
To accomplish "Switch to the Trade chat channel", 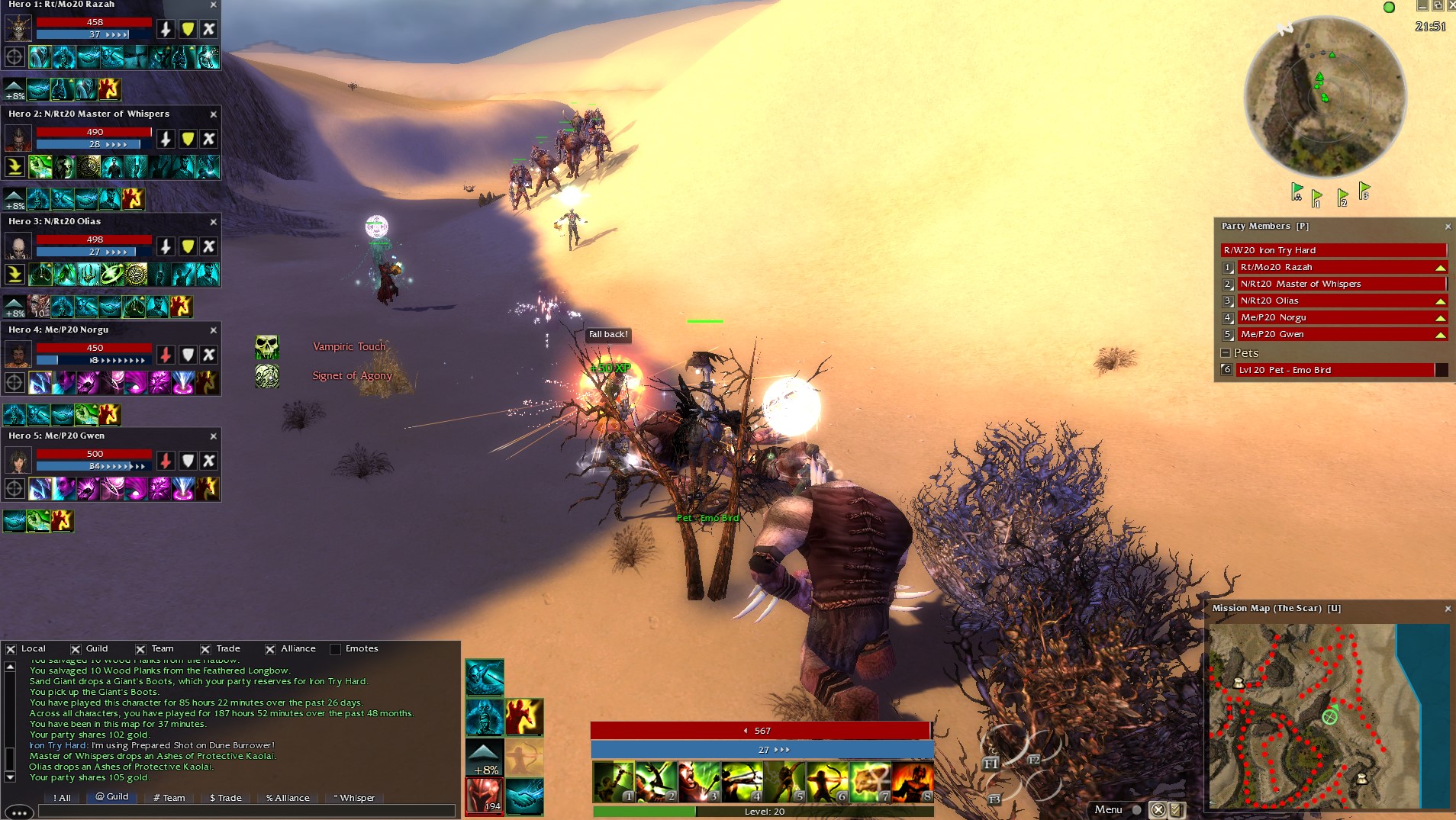I will [x=225, y=798].
